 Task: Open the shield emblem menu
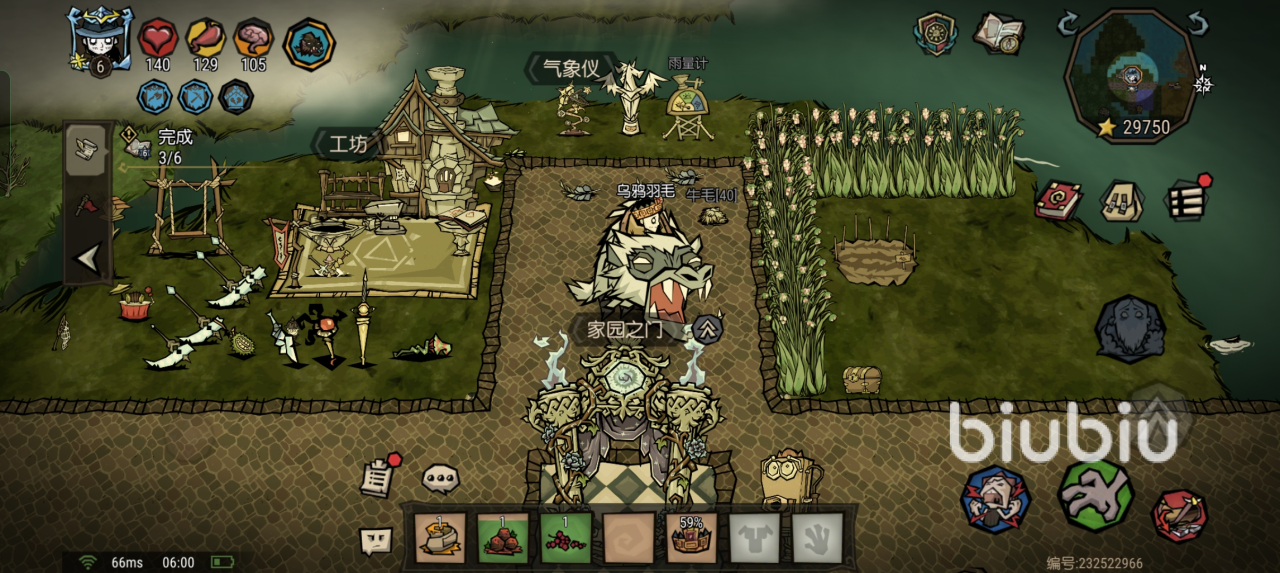pos(937,33)
